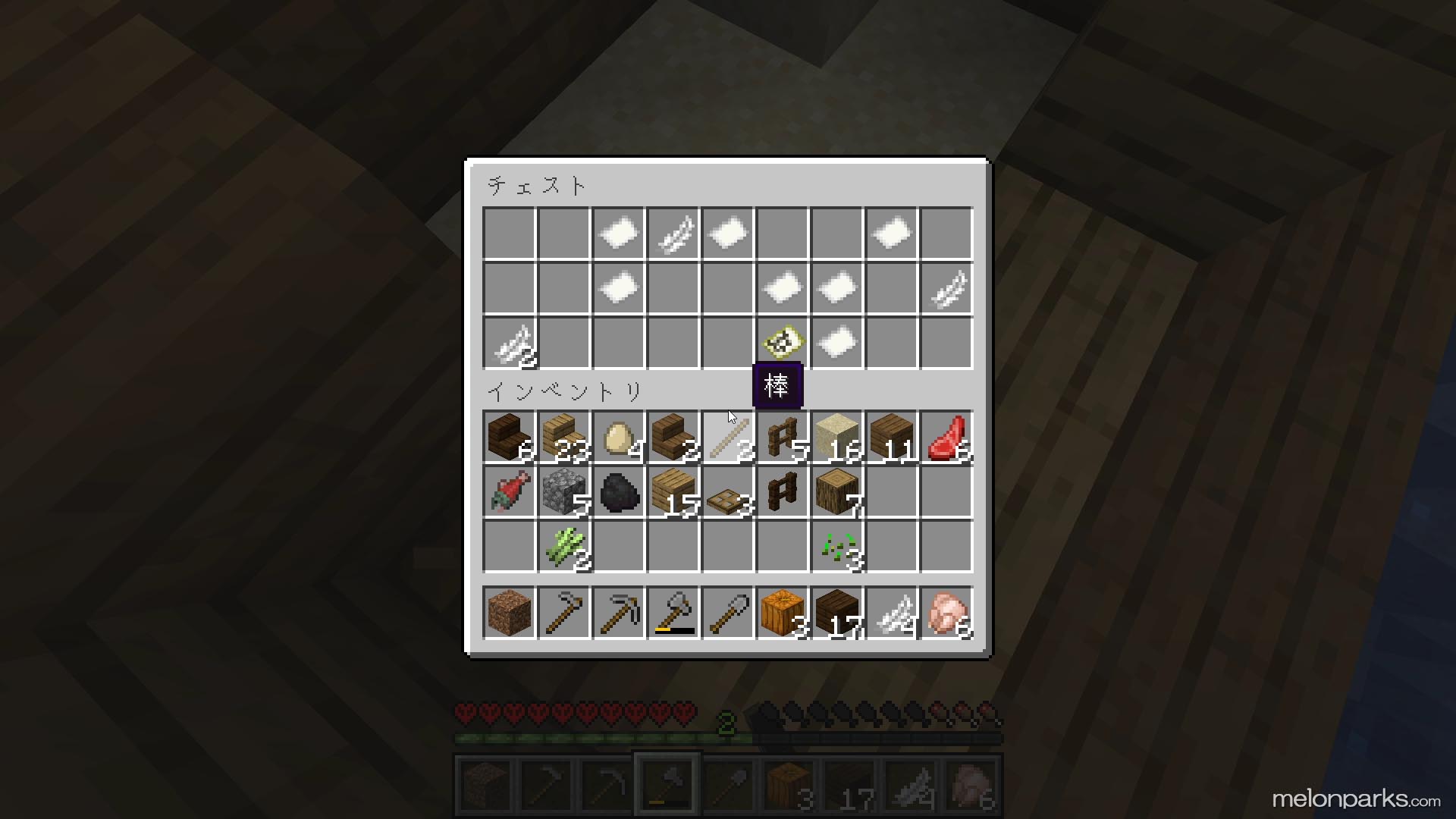The image size is (1456, 819).
Task: Choose the shovel in the hotbar
Action: pyautogui.click(x=727, y=613)
